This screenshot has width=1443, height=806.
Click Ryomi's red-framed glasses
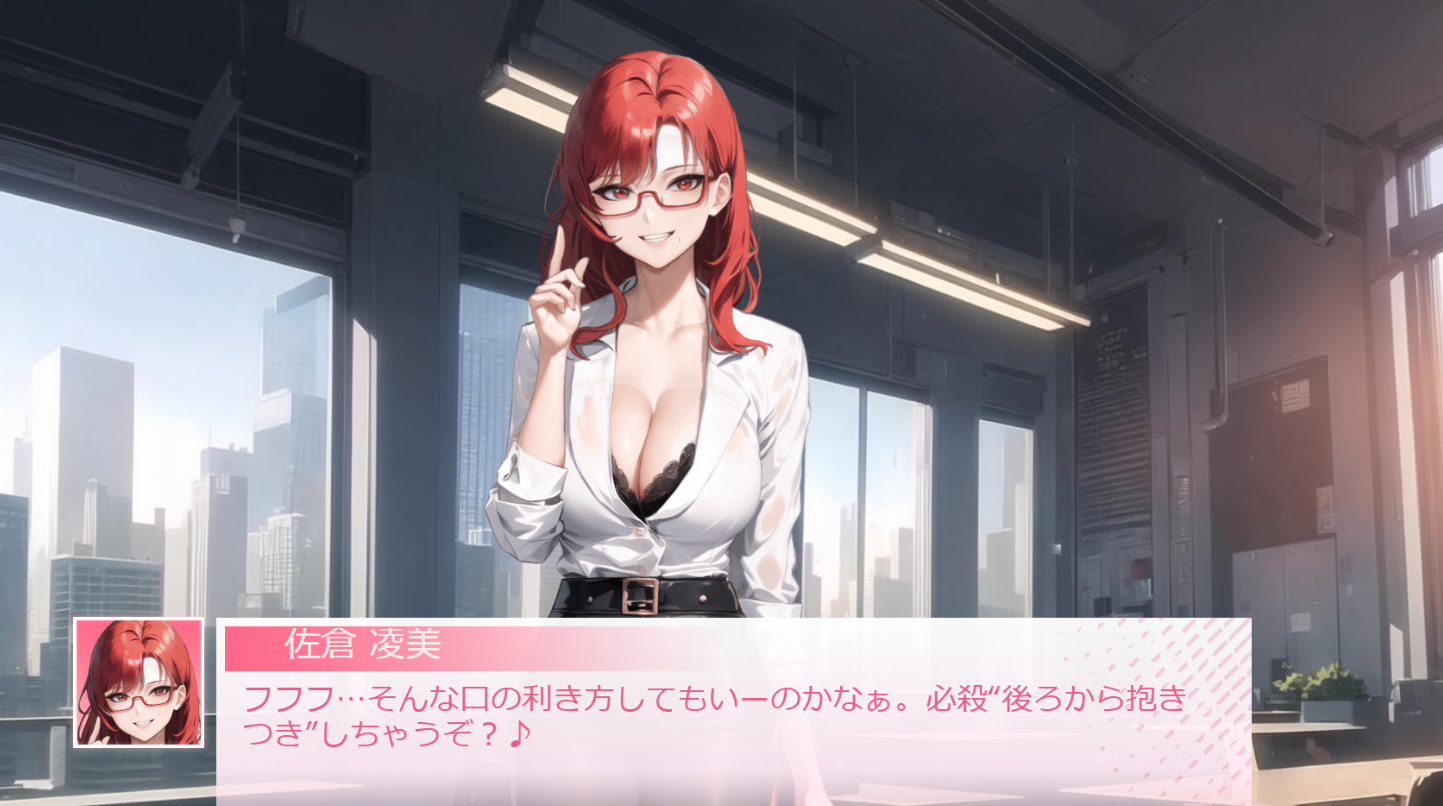click(x=650, y=199)
